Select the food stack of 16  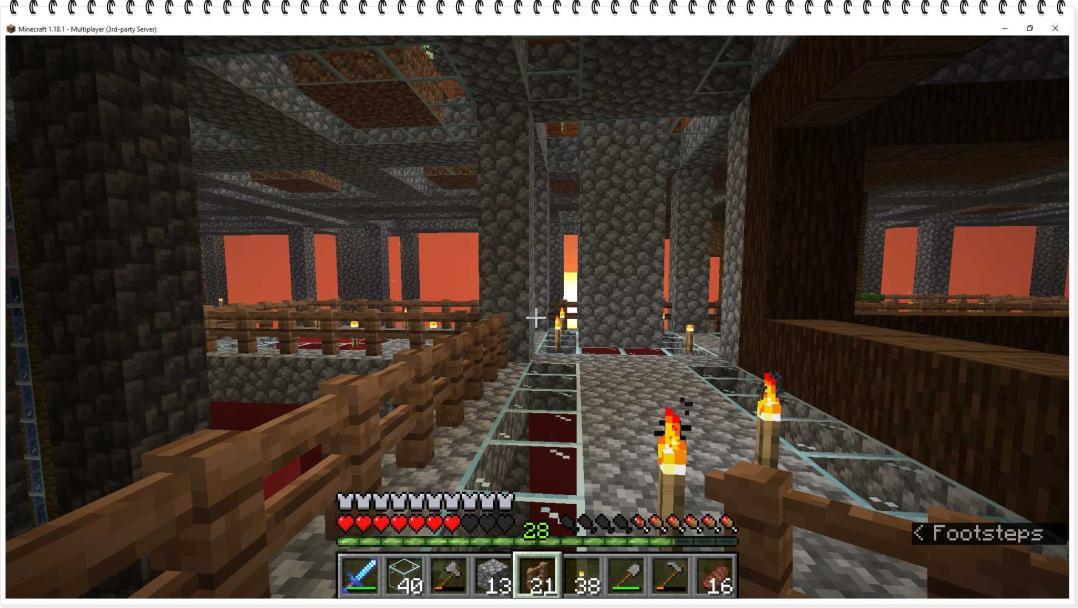716,575
